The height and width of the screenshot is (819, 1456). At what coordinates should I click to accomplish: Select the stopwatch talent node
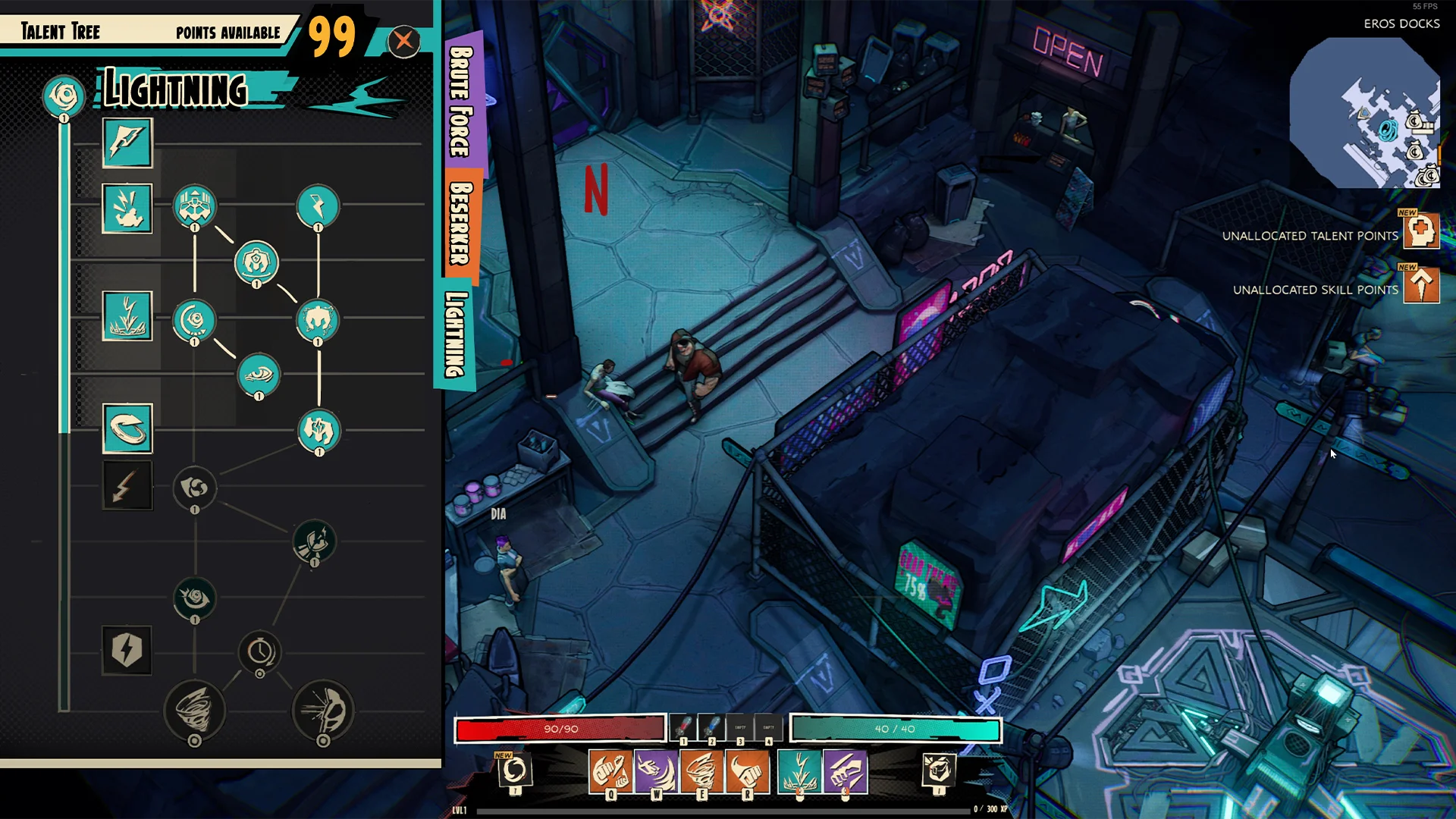pos(260,651)
